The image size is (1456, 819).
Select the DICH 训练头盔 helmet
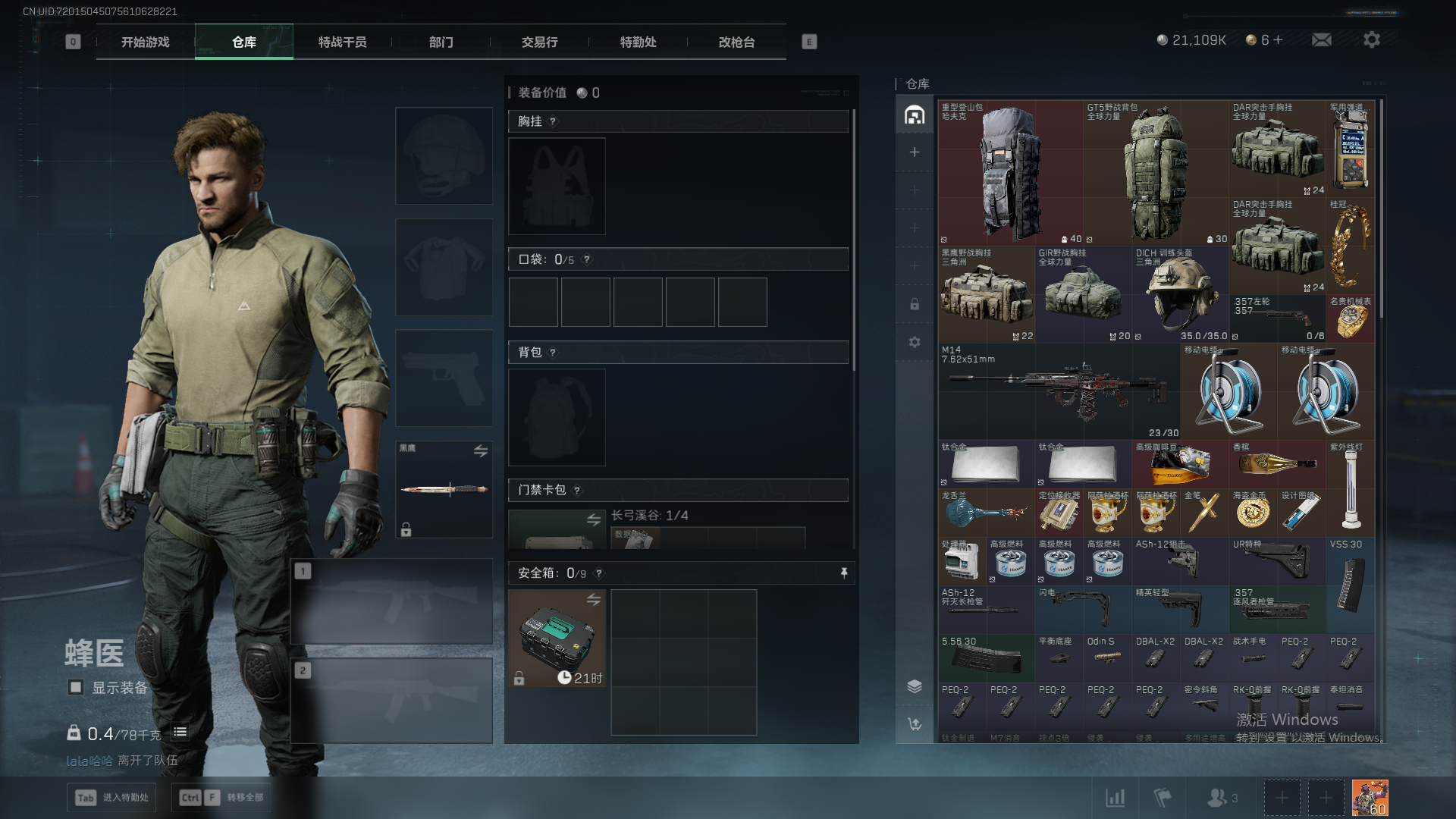click(1180, 294)
